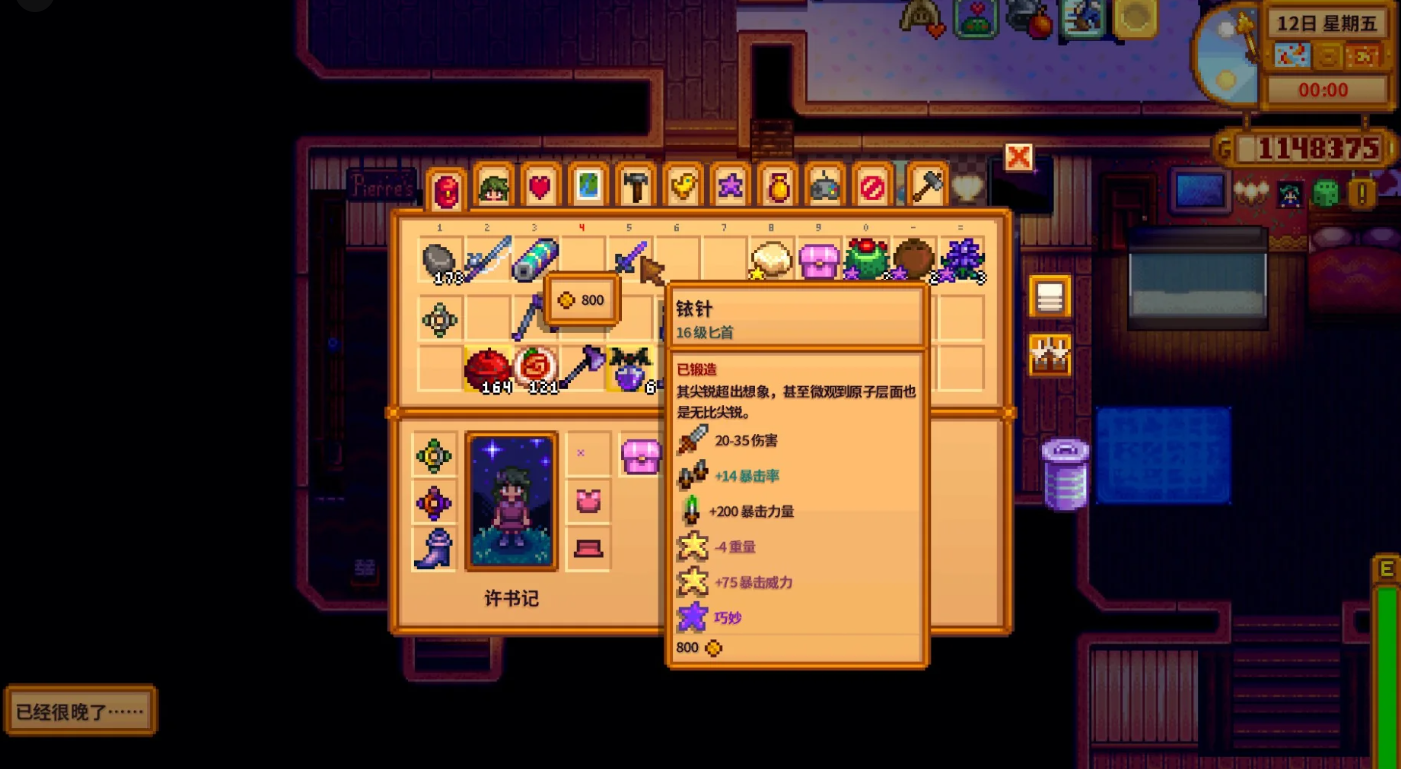Image resolution: width=1401 pixels, height=769 pixels.
Task: Select the red hat equipment slot
Action: 587,548
